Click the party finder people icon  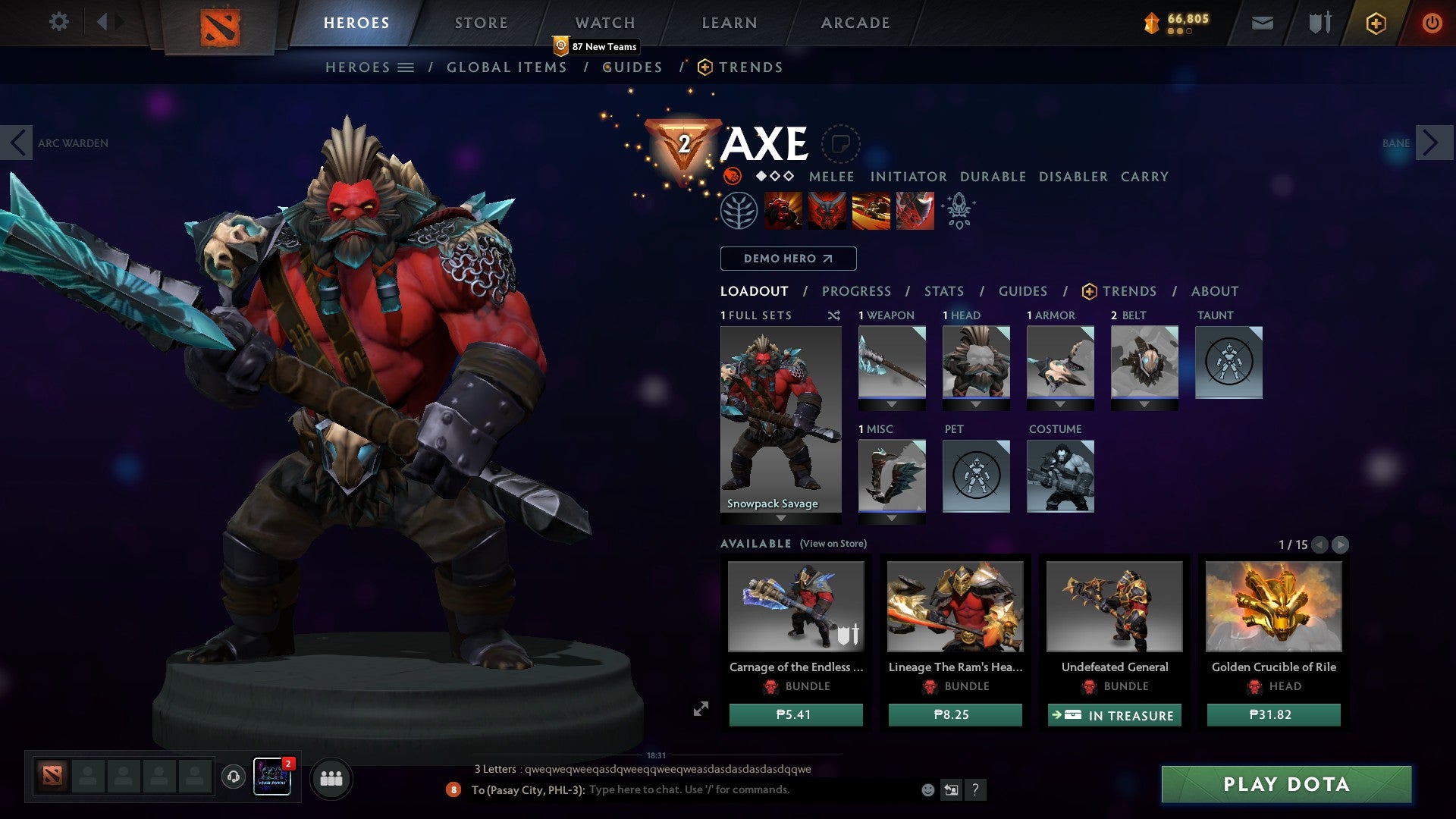pyautogui.click(x=331, y=778)
